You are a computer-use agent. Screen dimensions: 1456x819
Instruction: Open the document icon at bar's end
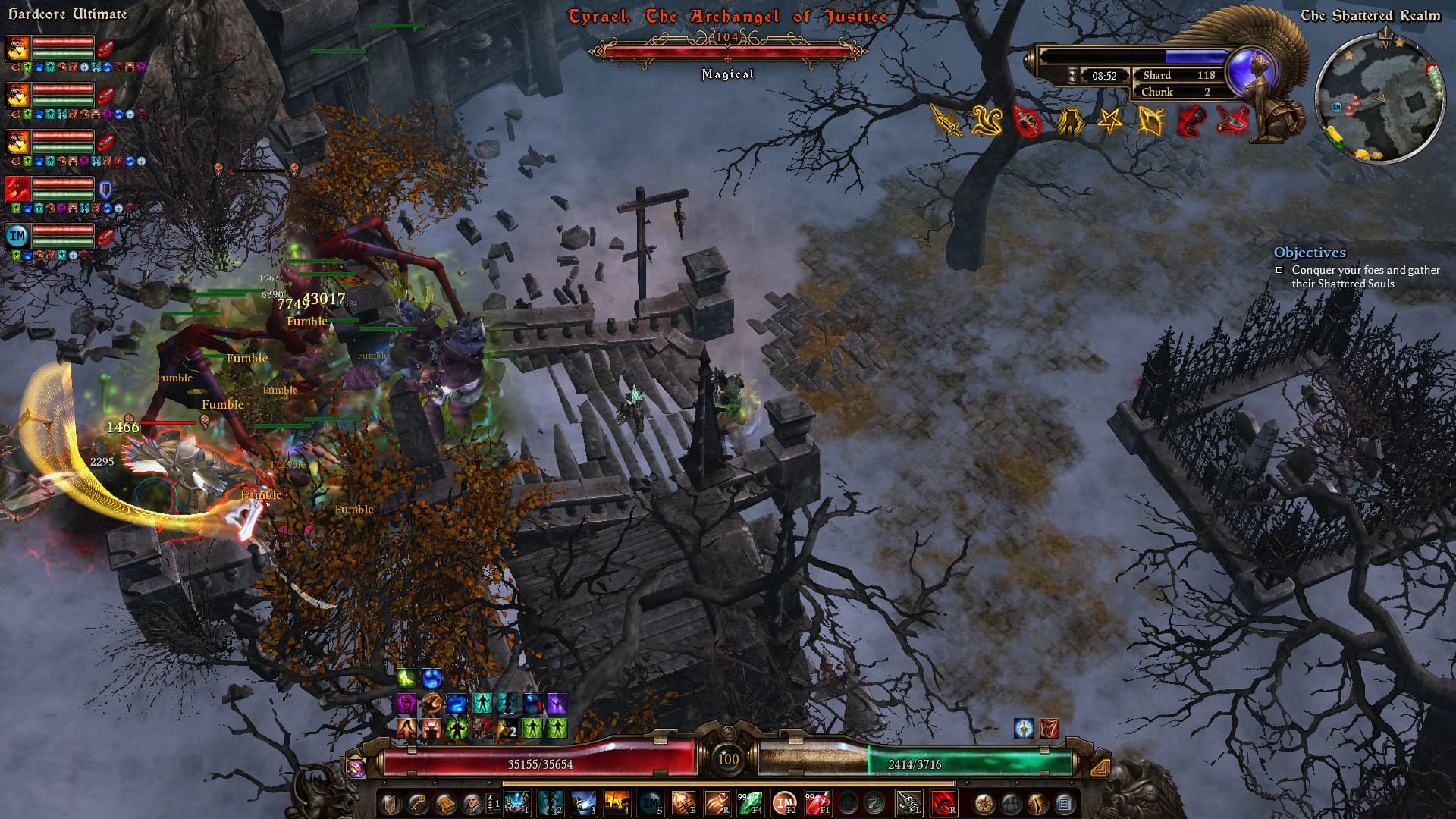[x=1064, y=802]
